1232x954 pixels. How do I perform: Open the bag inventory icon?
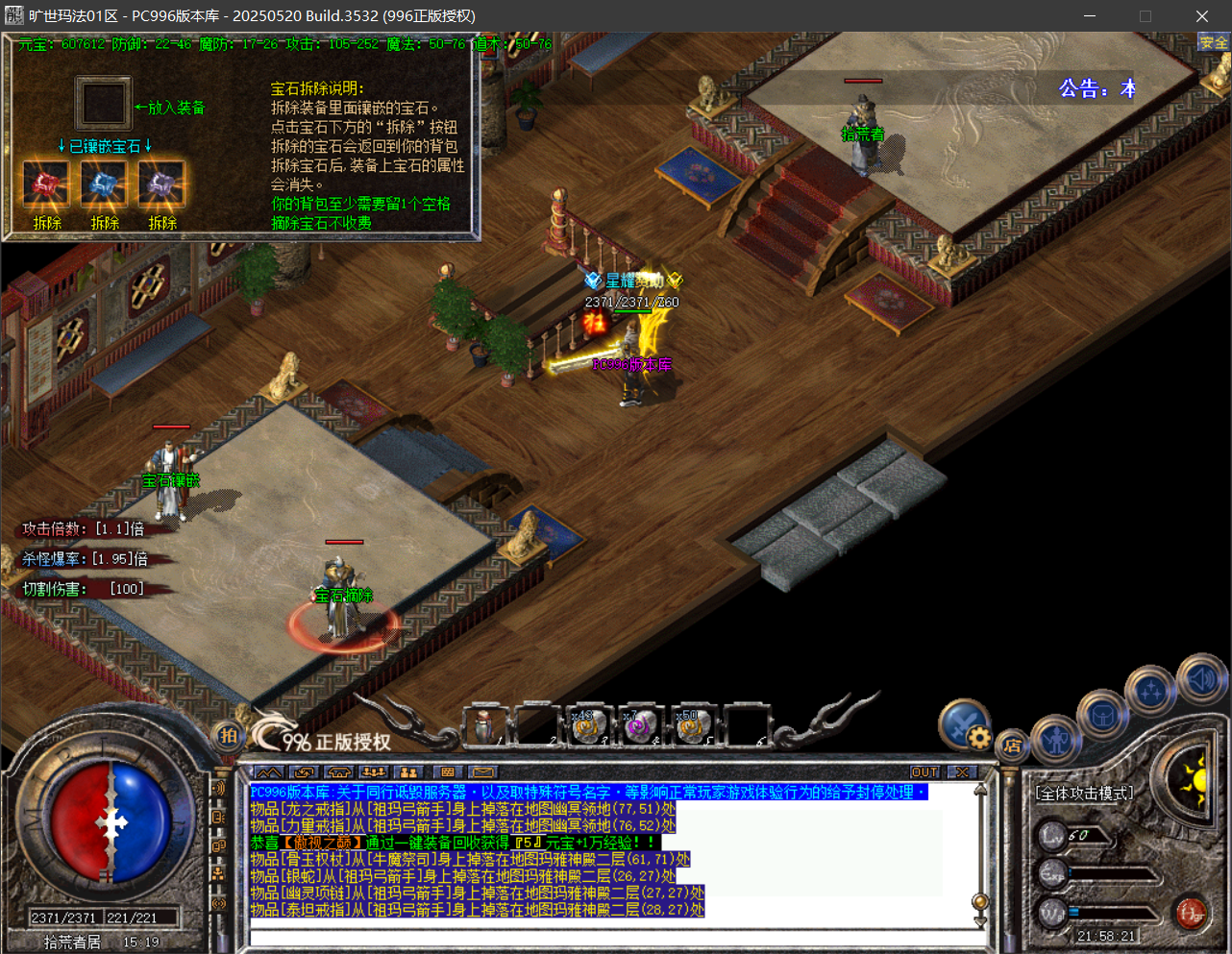click(1101, 716)
